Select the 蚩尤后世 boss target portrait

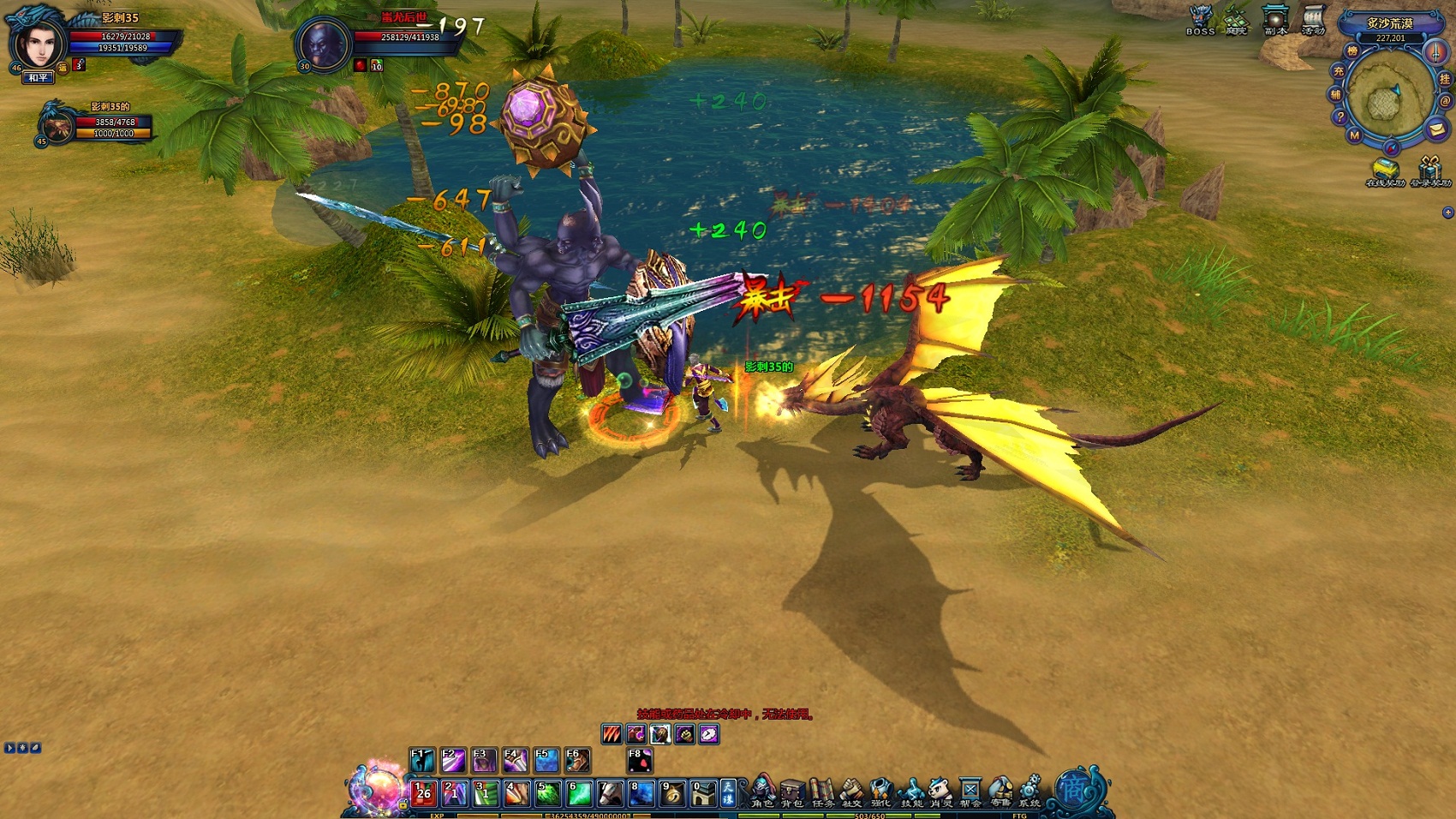pos(324,43)
